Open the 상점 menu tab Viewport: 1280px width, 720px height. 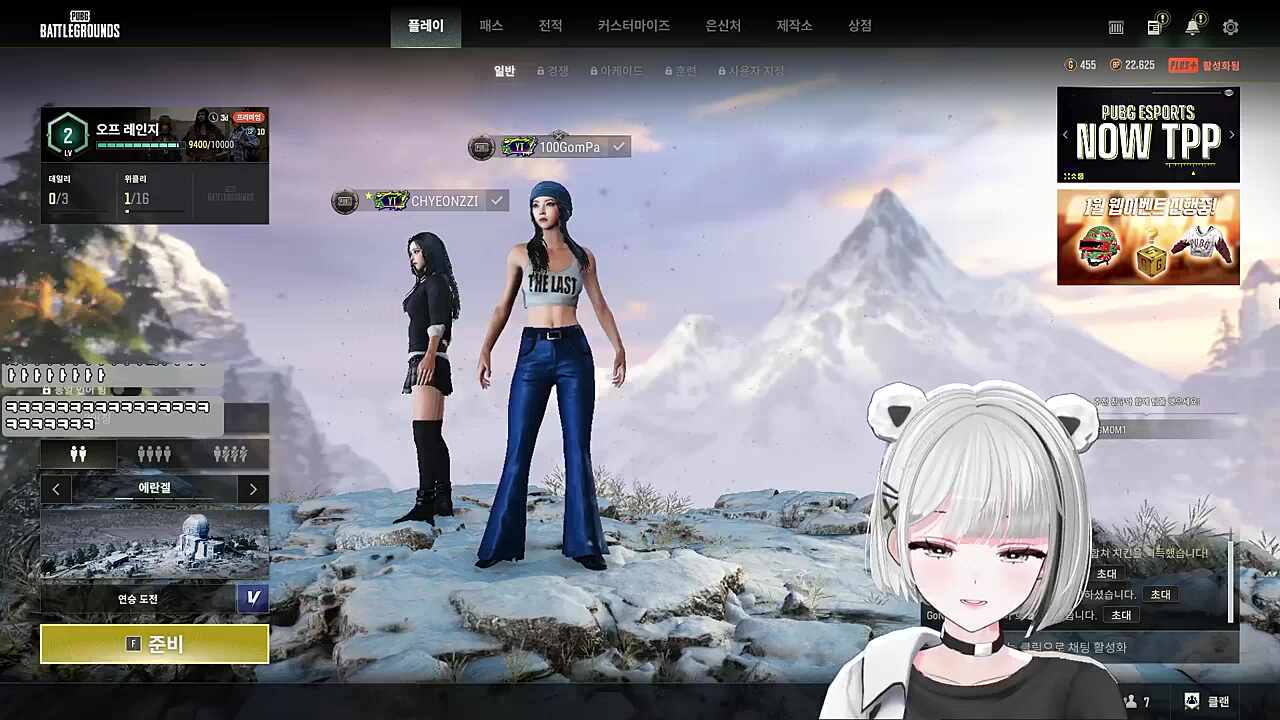pyautogui.click(x=858, y=26)
